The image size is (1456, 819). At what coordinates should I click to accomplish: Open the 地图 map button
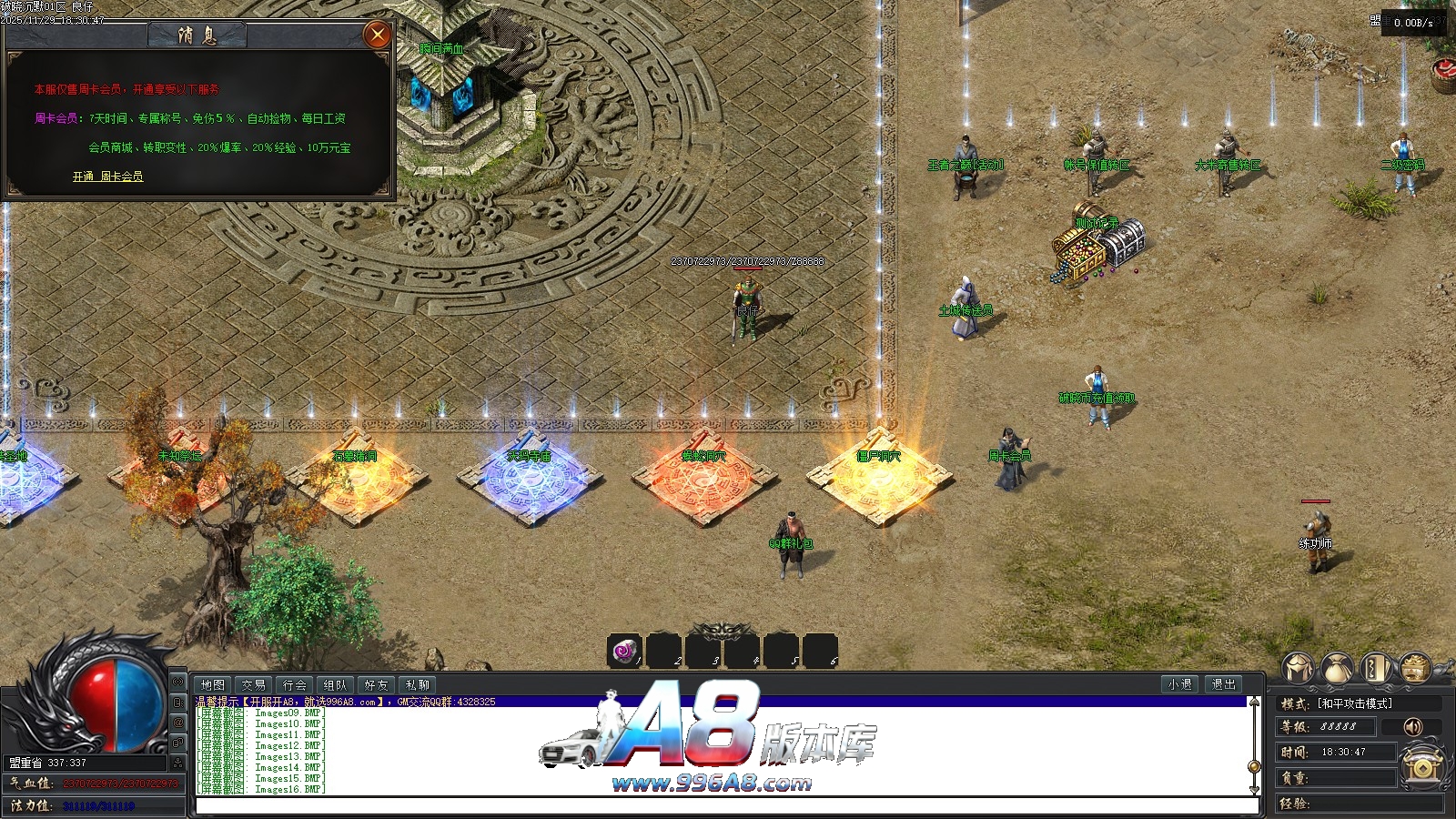pos(213,684)
